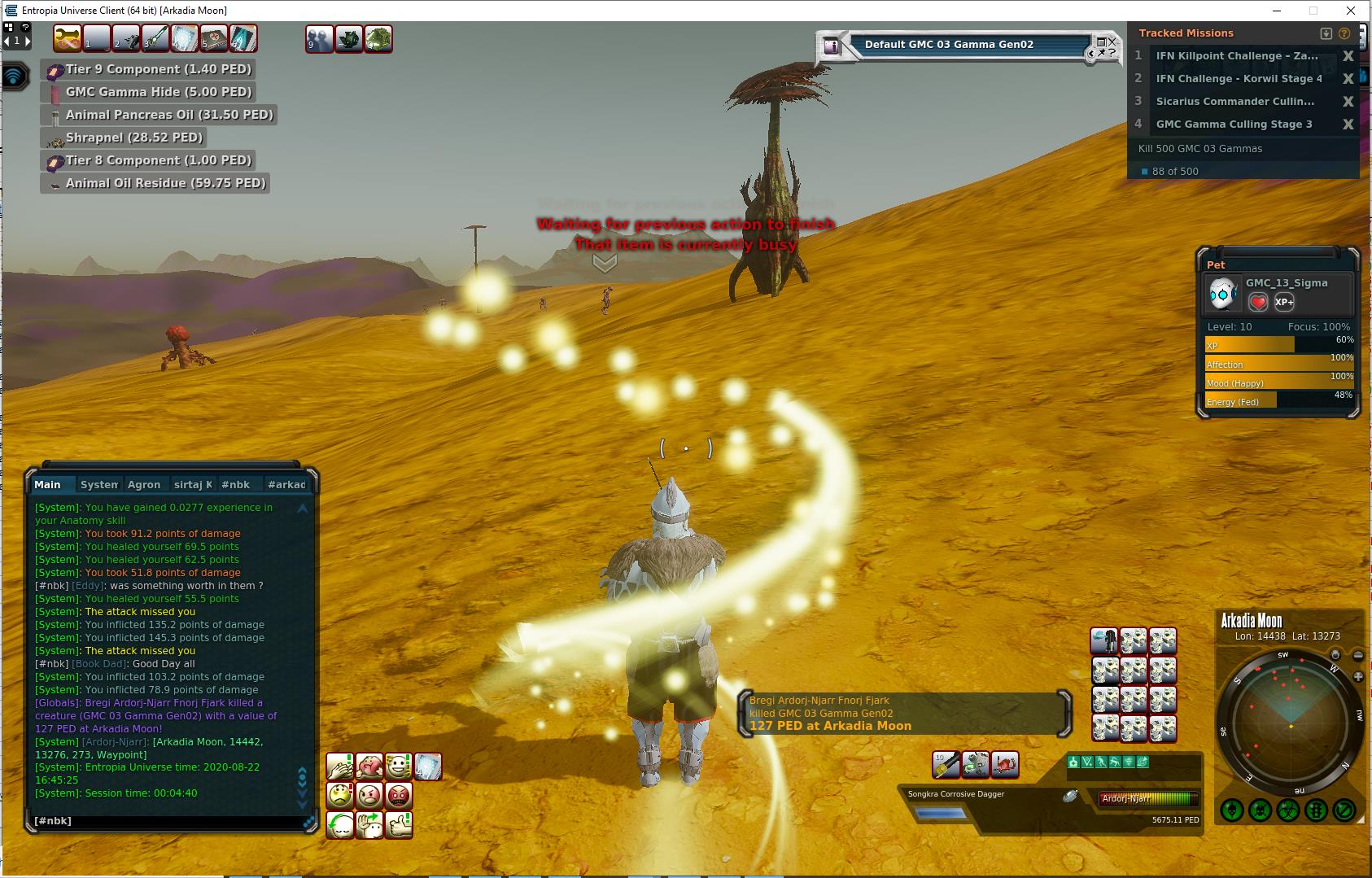Remove IFN Killpoint Challenge from tracked missions
The image size is (1372, 878).
(x=1348, y=56)
